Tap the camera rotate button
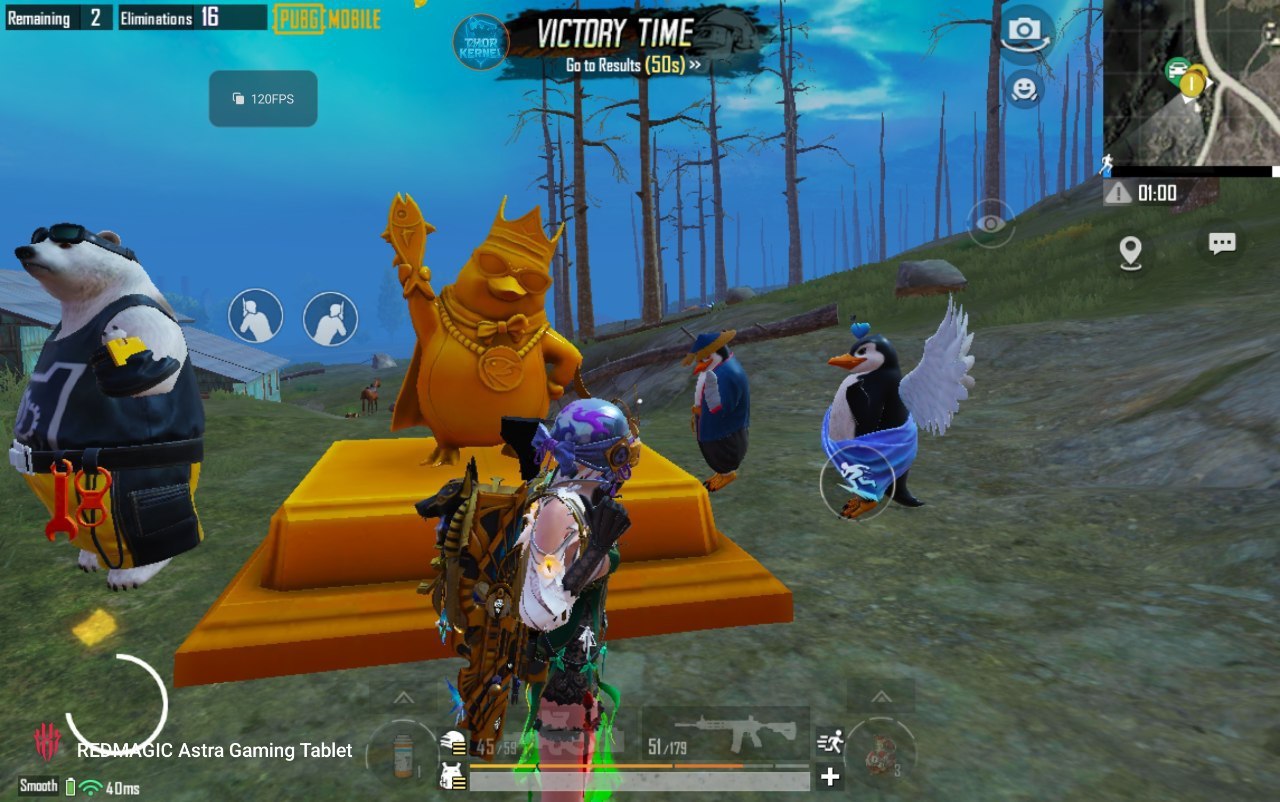Image resolution: width=1280 pixels, height=802 pixels. tap(1025, 32)
